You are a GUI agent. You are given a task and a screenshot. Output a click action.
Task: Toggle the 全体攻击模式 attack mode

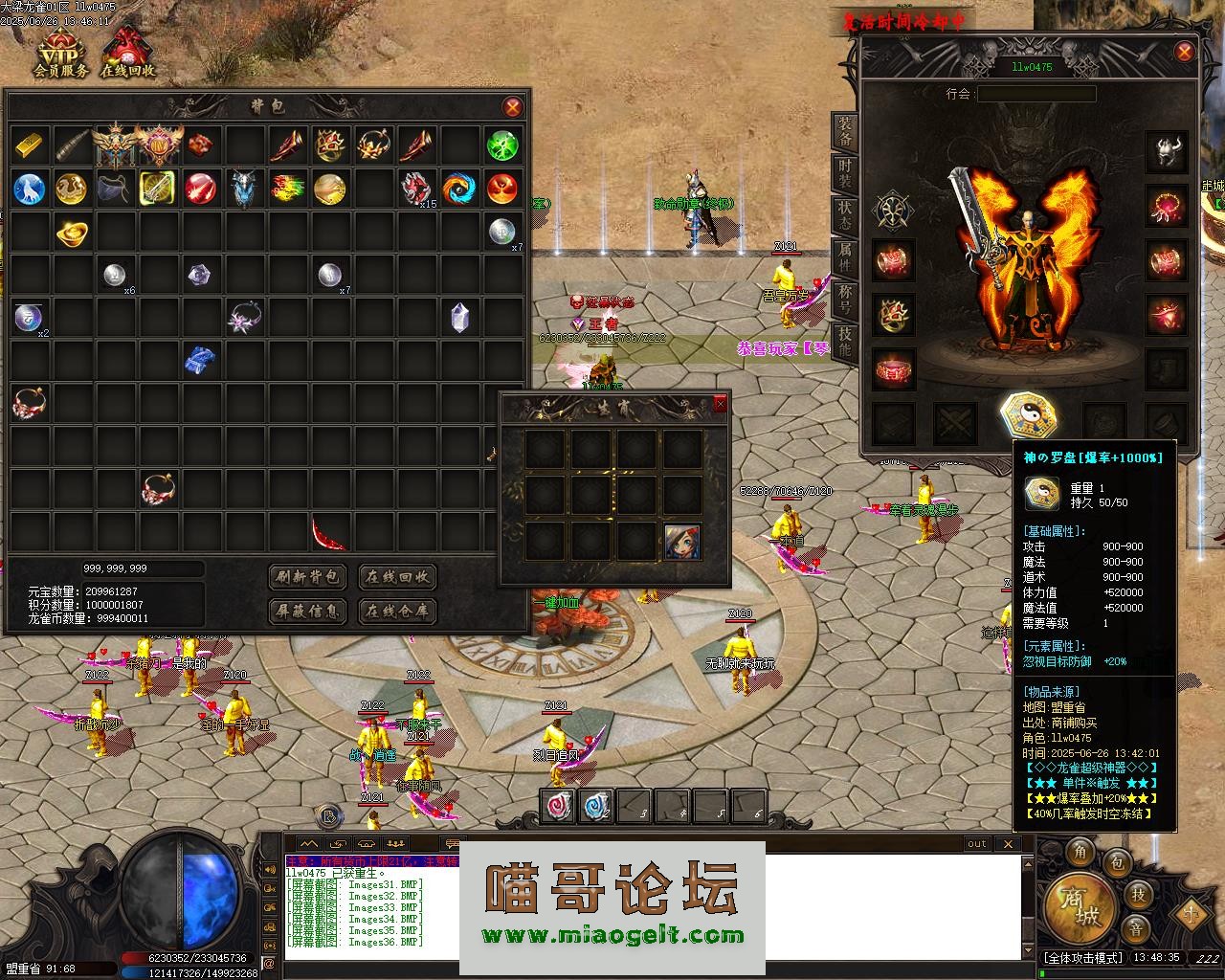1082,957
